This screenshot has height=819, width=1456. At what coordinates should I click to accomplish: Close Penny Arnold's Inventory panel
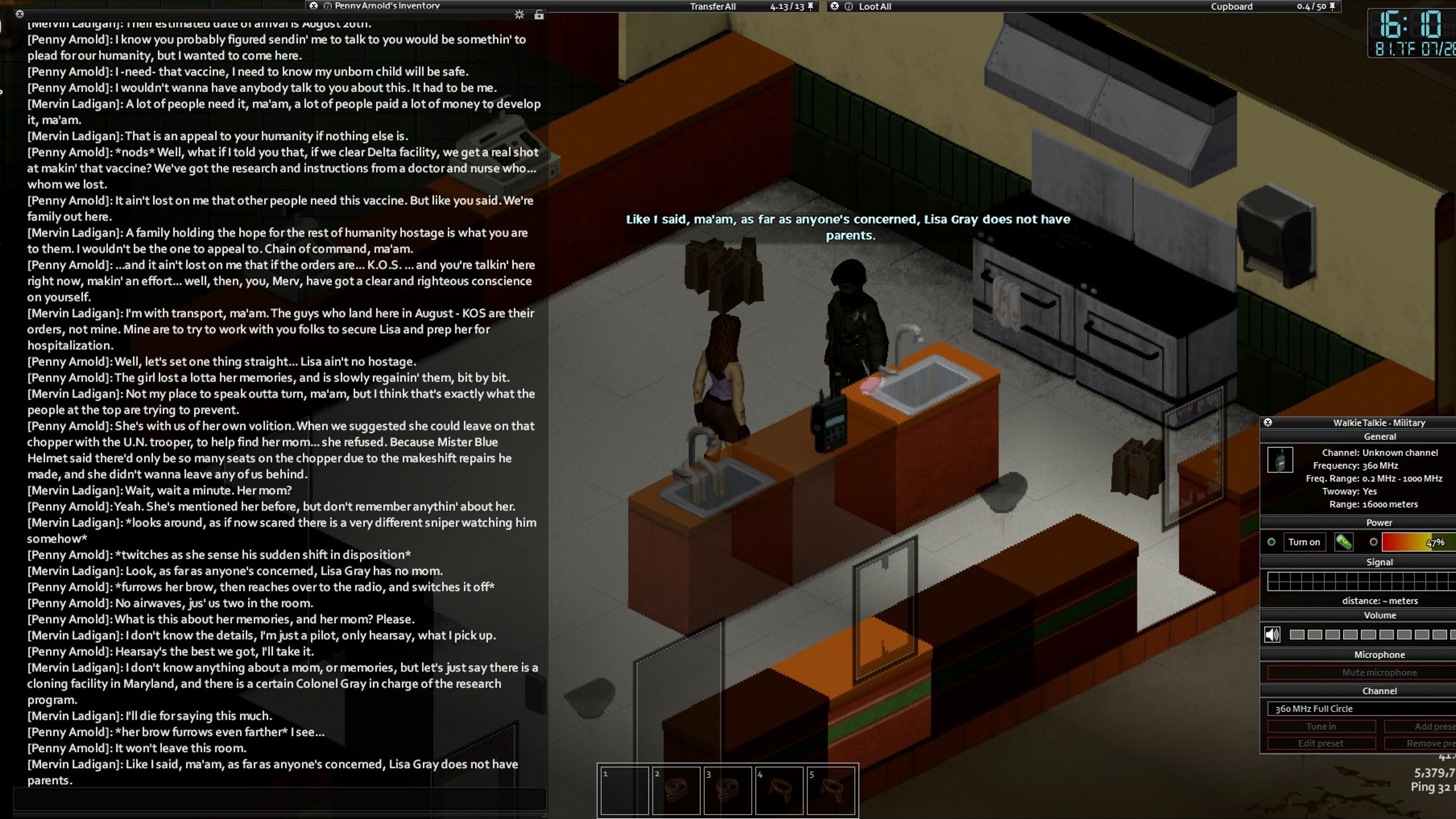pos(314,6)
